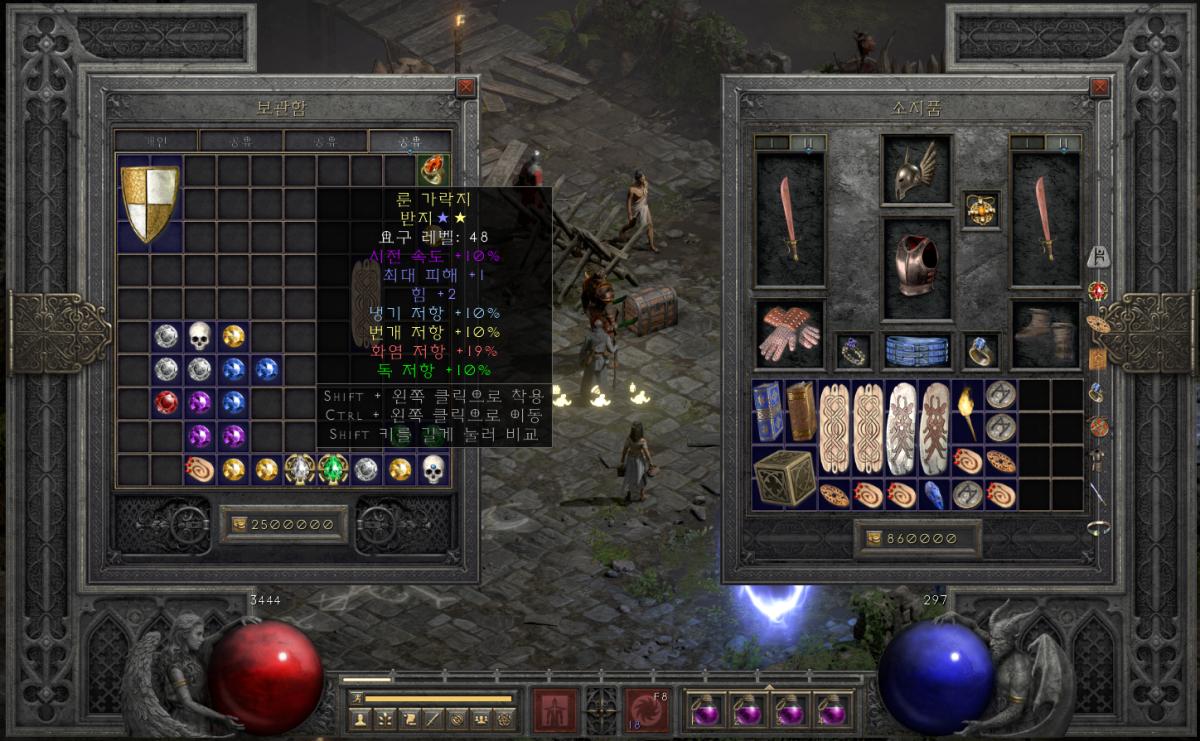The width and height of the screenshot is (1200, 741).
Task: Select the equipped amulet slot
Action: click(x=980, y=210)
